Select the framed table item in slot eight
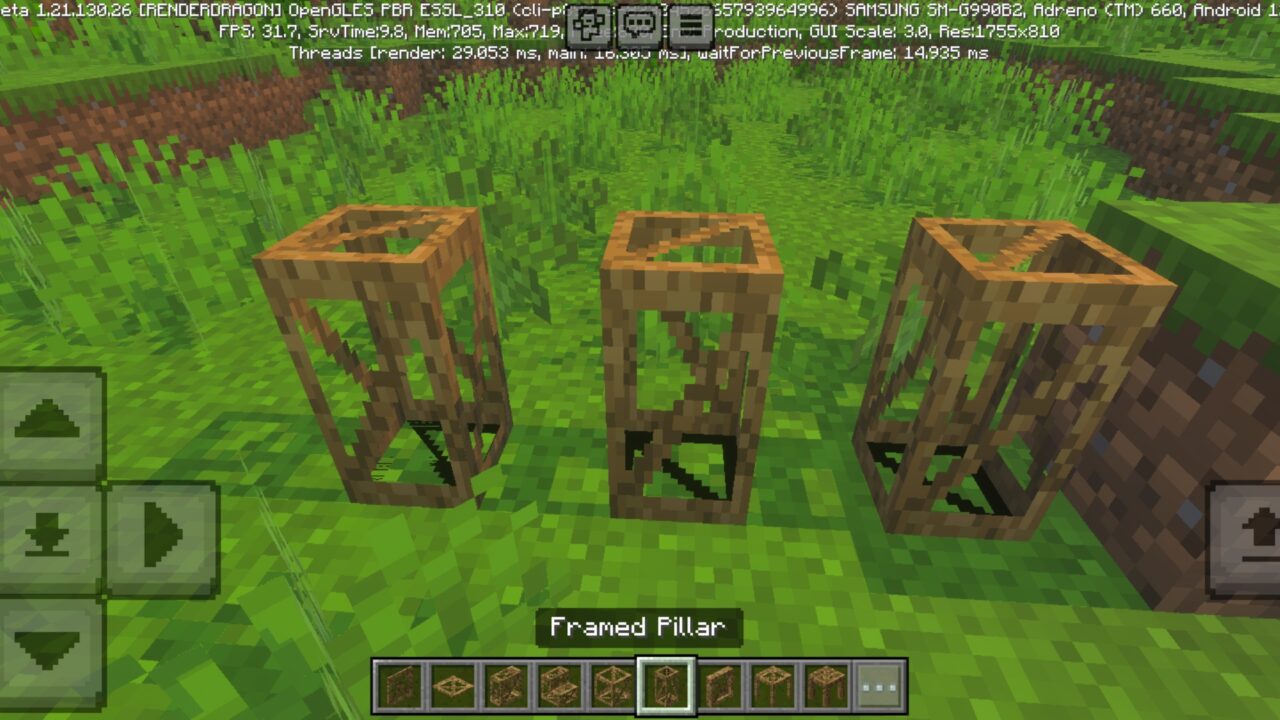Viewport: 1280px width, 720px height. [772, 685]
